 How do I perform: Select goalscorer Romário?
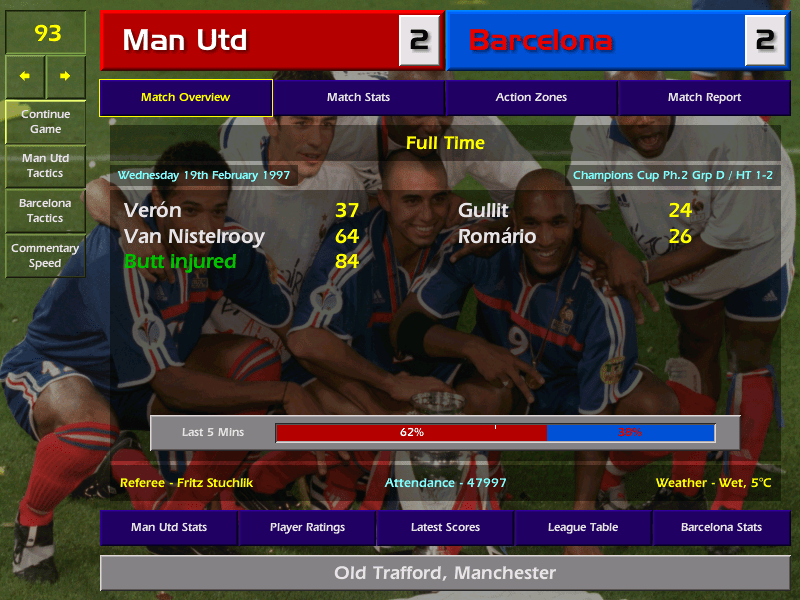[x=497, y=237]
